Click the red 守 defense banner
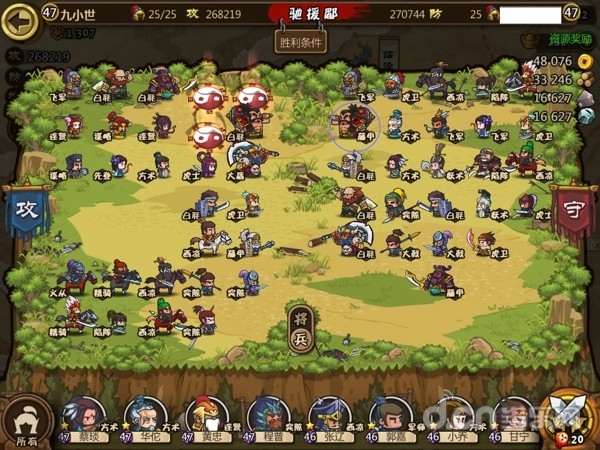Screen dimensions: 600x450 coord(574,211)
